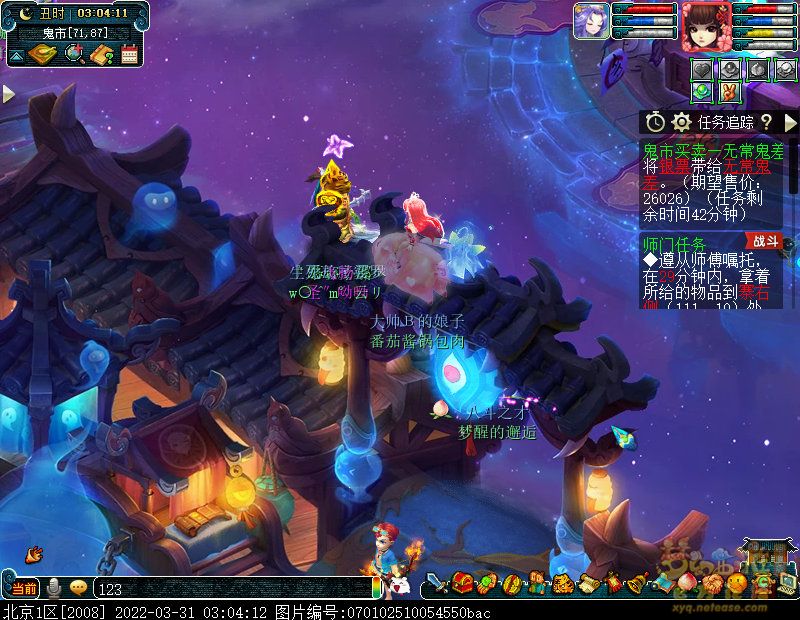Open the help book with question mark
The height and width of the screenshot is (620, 800).
click(x=101, y=54)
